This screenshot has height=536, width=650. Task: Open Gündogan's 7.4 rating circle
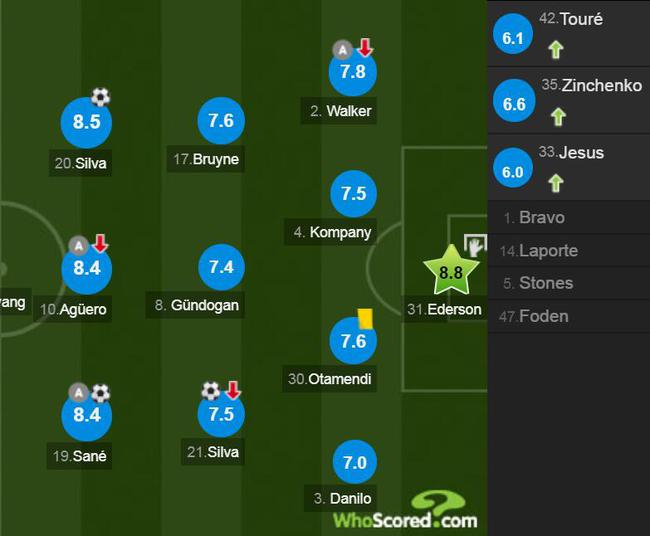(x=221, y=267)
